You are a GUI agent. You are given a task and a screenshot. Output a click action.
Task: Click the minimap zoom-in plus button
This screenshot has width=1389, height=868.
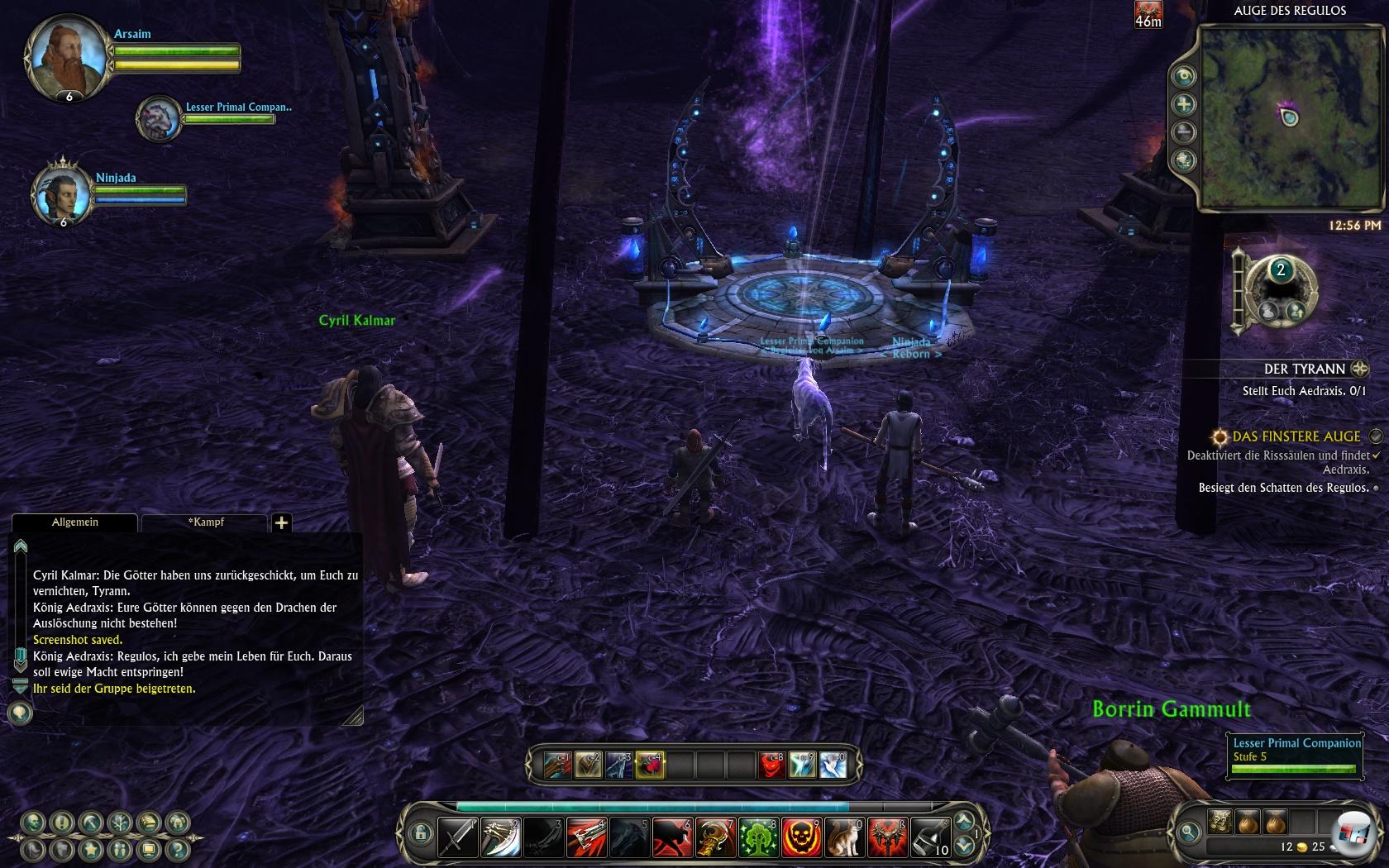click(1185, 104)
